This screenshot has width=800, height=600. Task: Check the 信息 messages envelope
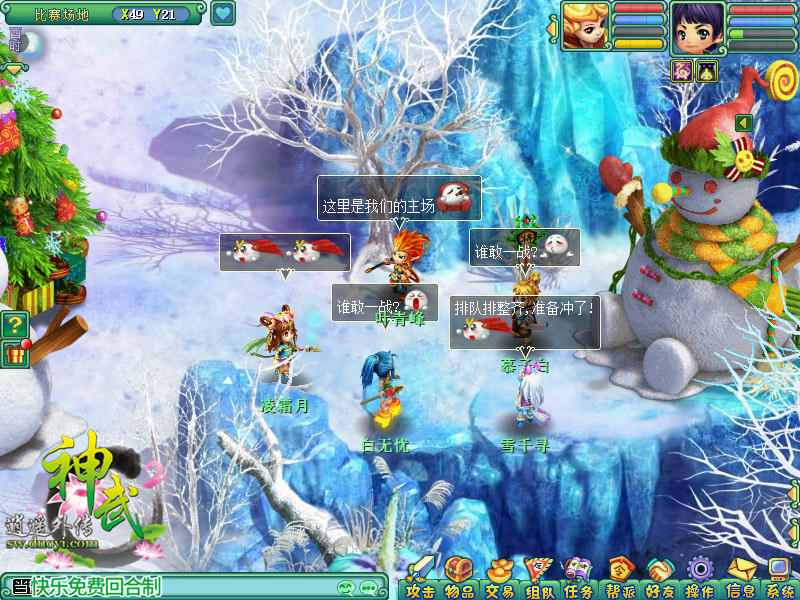coord(740,578)
